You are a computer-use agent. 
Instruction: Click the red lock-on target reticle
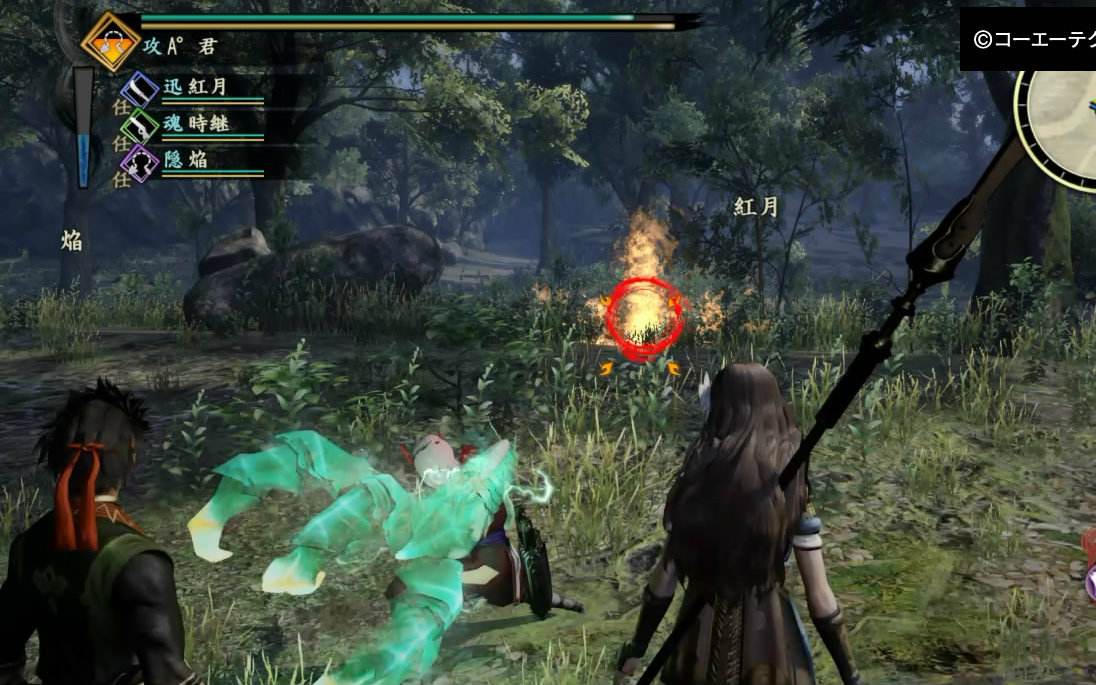645,320
